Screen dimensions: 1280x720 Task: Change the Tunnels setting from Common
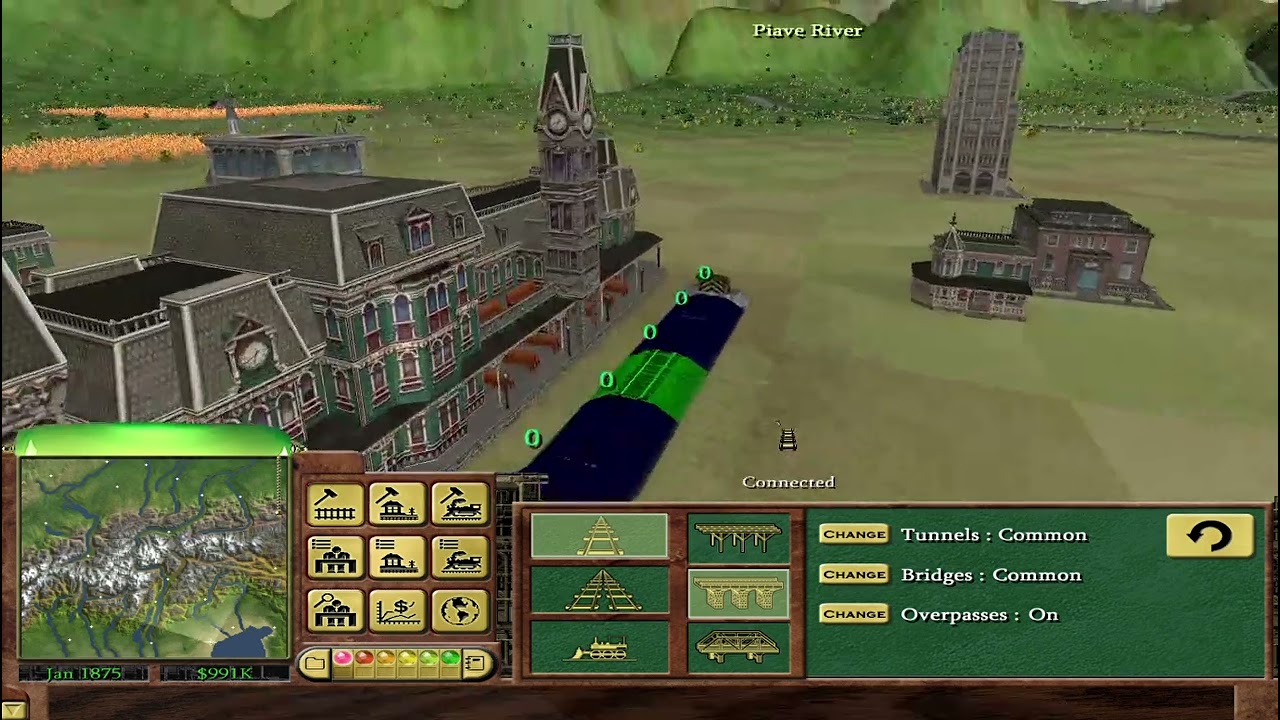pos(854,535)
